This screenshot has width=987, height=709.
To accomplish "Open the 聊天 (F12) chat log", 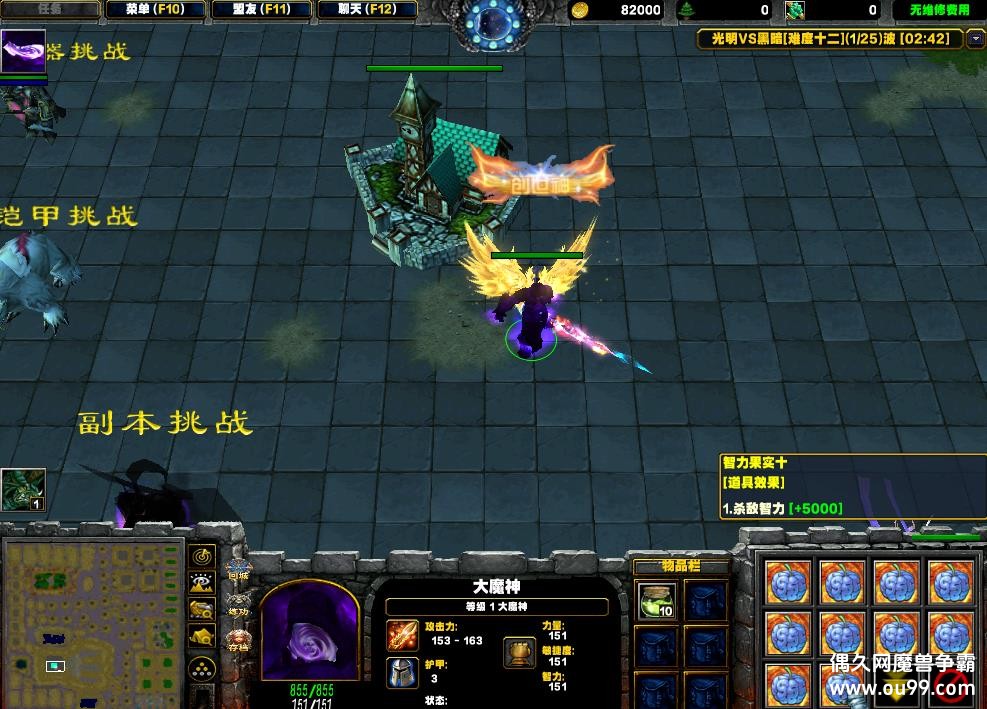I will (x=367, y=10).
